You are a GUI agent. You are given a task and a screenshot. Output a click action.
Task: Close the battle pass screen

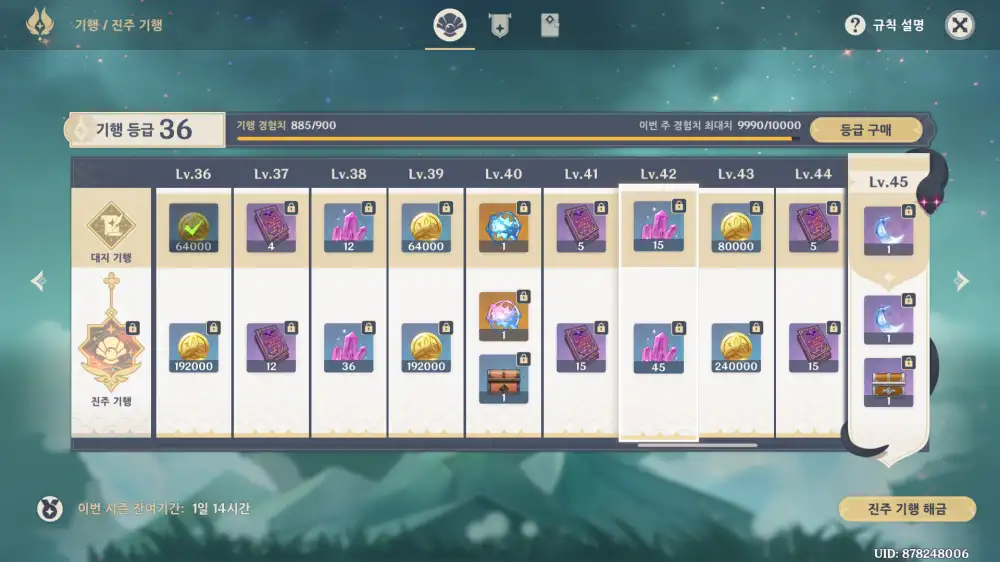click(959, 26)
